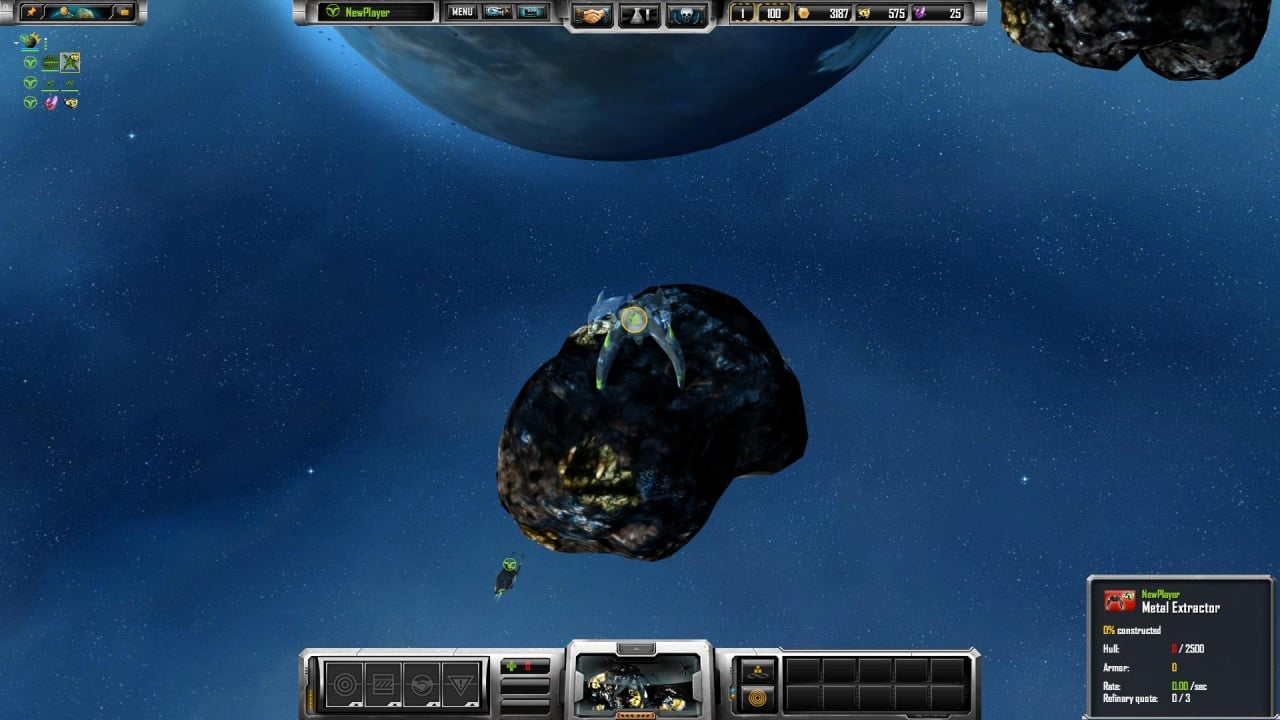Screen dimensions: 1280x720
Task: Expand the arrow tab above portrait
Action: click(637, 649)
